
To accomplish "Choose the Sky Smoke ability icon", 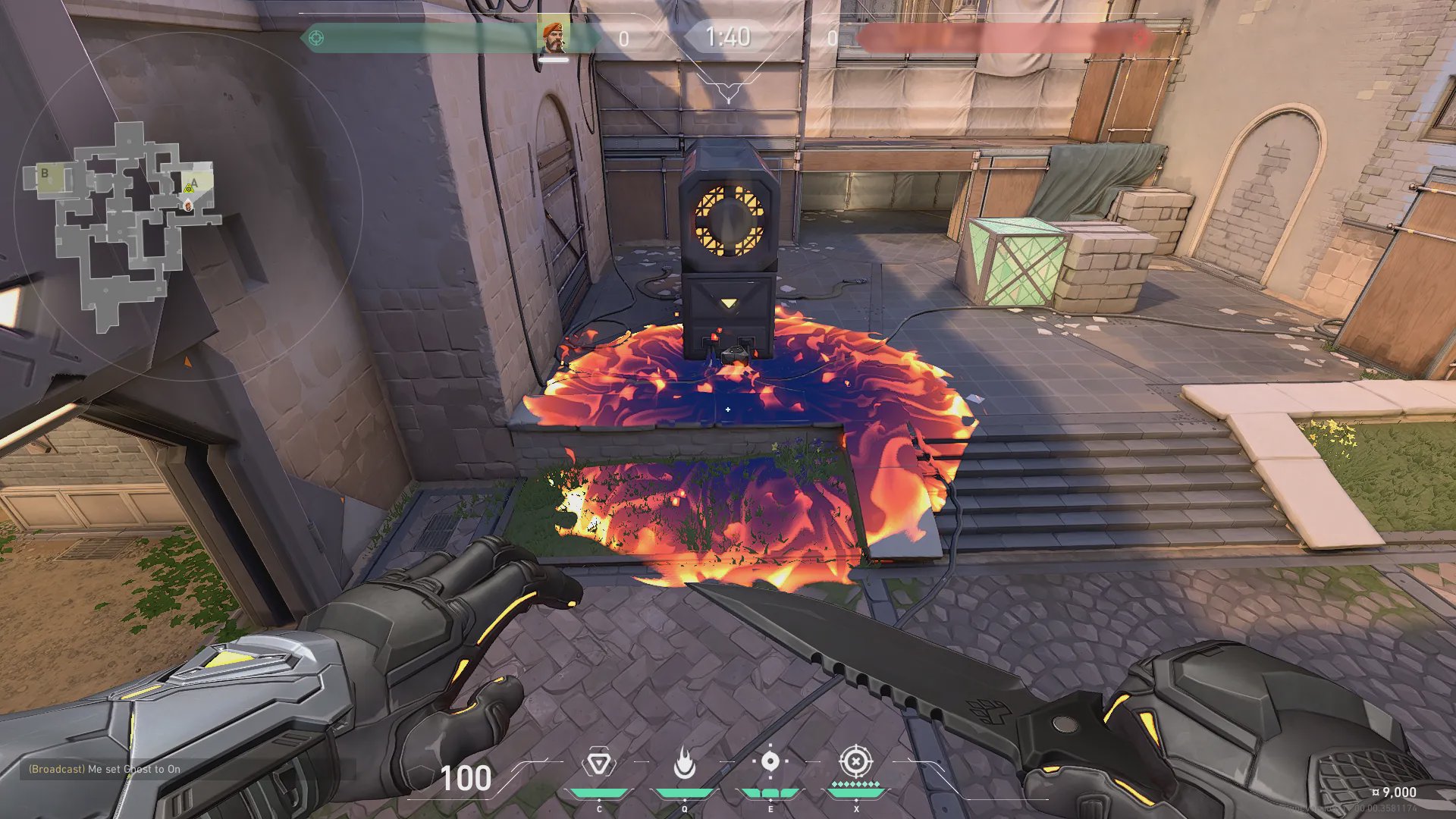I will click(770, 761).
